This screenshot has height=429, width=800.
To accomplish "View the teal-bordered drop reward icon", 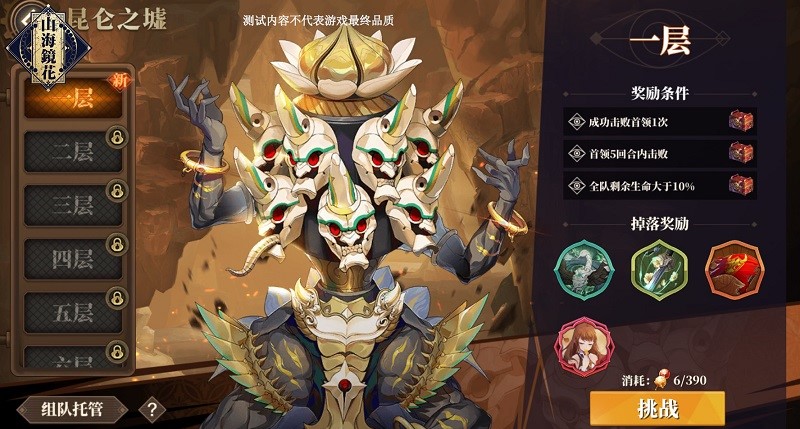I will pyautogui.click(x=582, y=268).
